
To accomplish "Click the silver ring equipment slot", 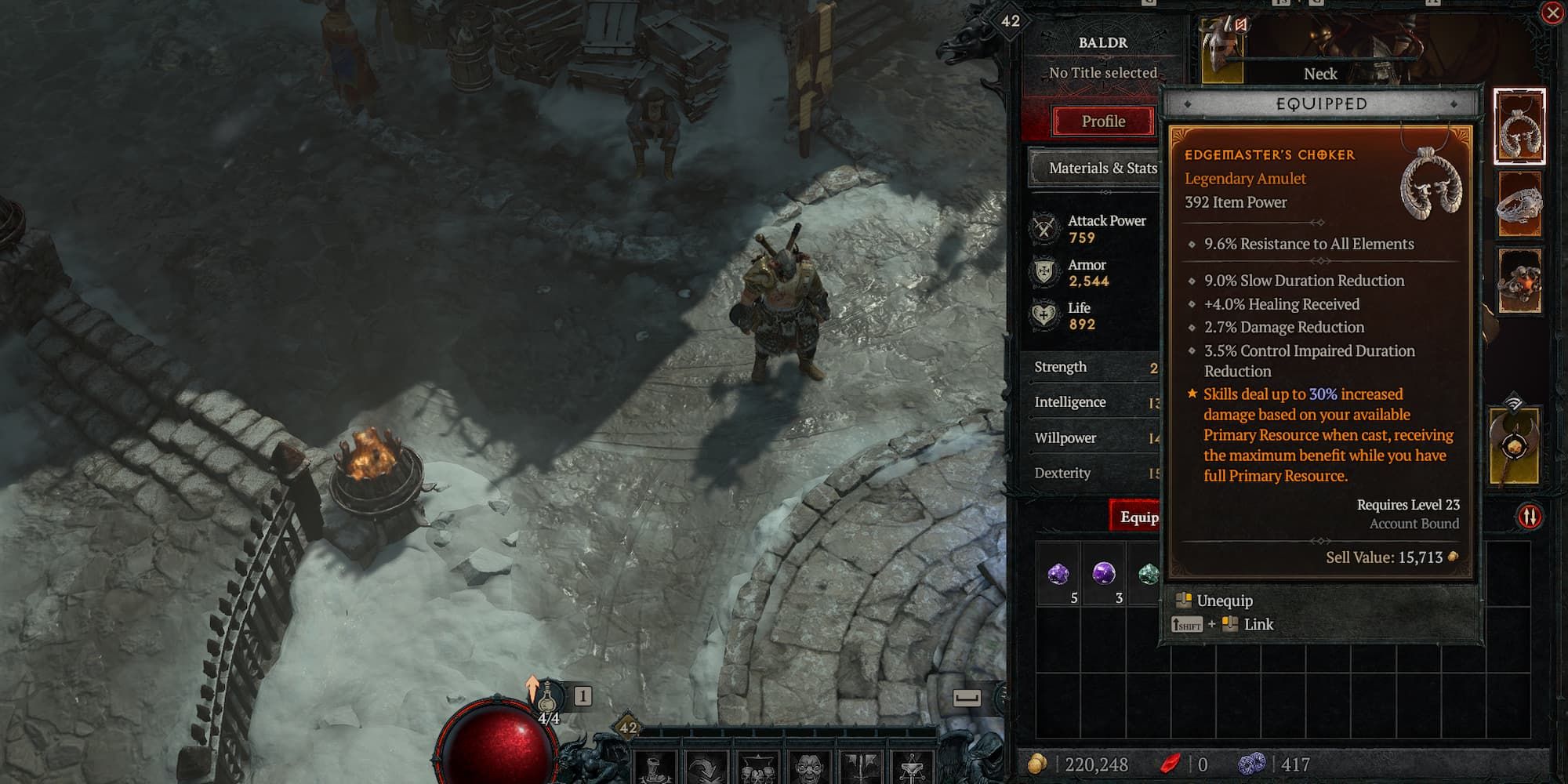I will tap(1519, 204).
